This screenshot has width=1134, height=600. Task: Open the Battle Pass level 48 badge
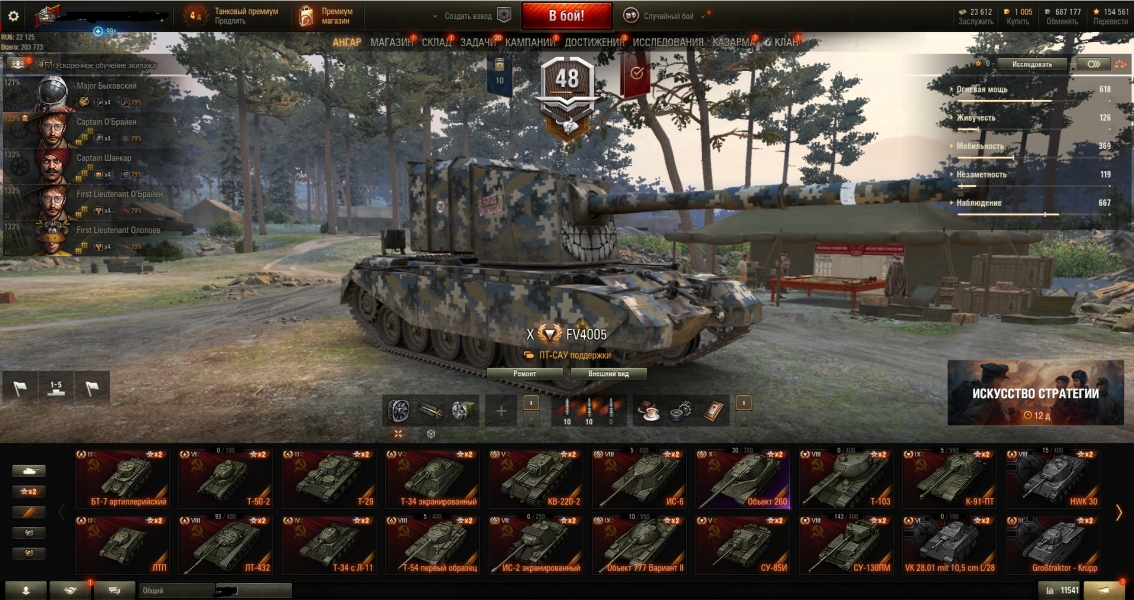click(567, 85)
